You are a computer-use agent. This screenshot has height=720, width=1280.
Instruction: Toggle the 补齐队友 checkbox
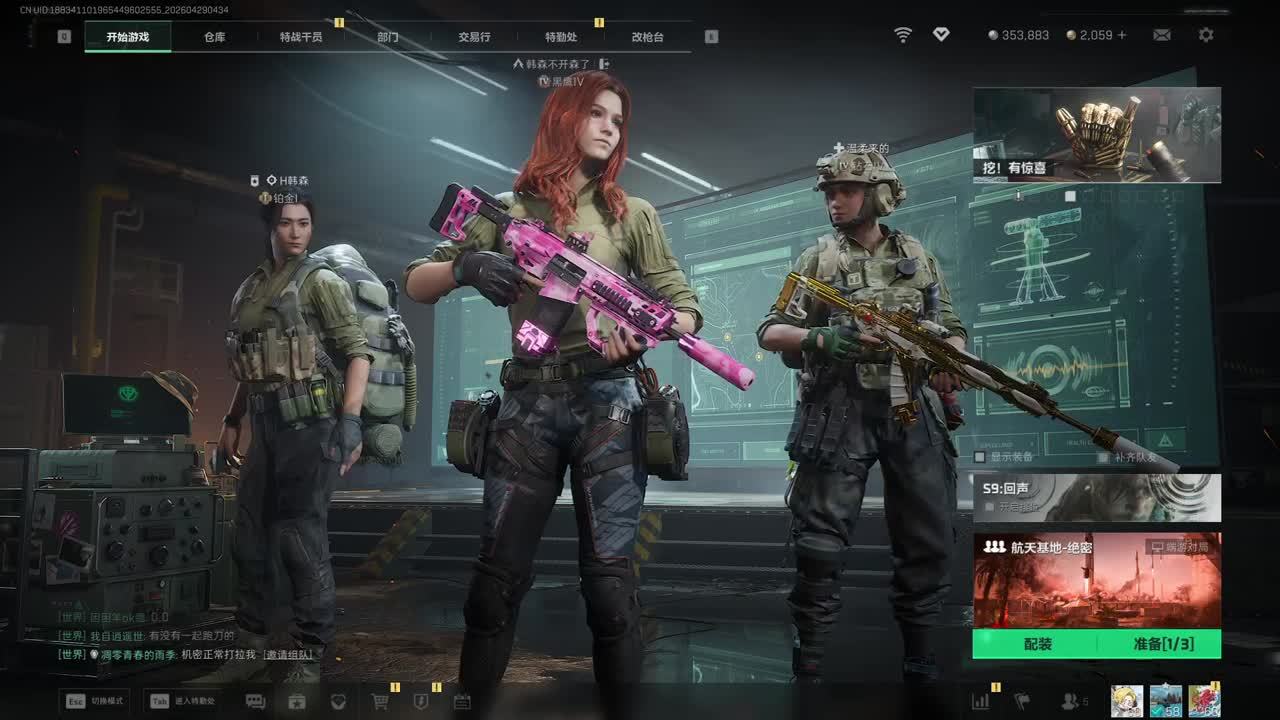[1103, 457]
